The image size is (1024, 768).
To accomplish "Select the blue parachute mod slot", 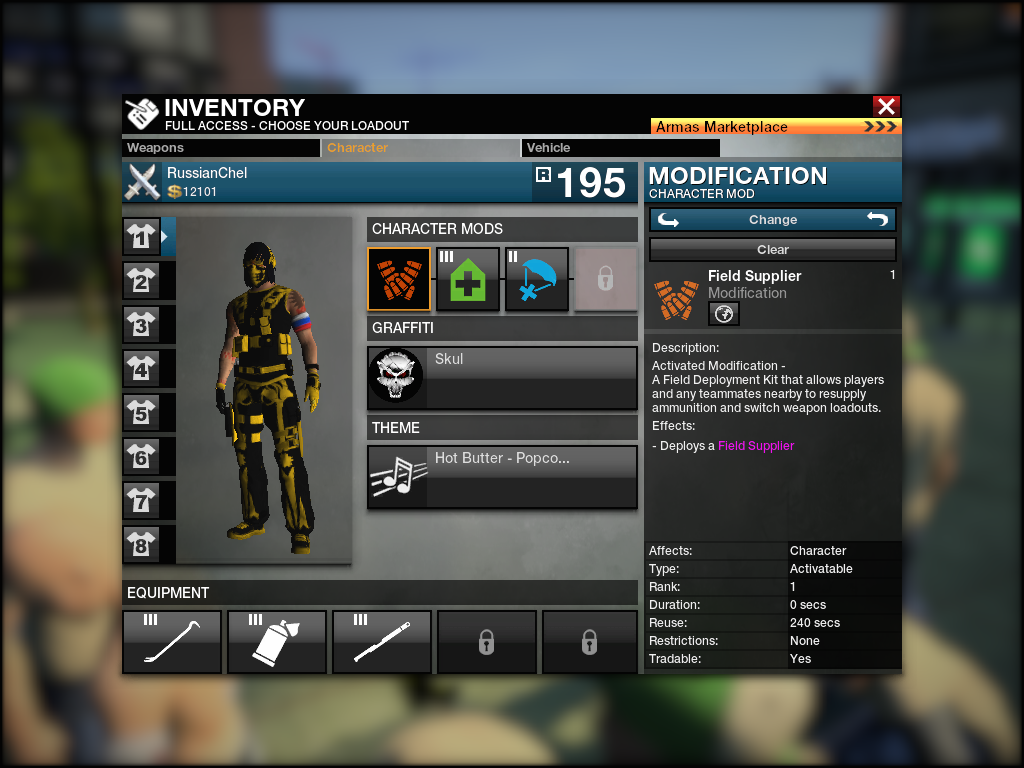I will click(x=537, y=280).
